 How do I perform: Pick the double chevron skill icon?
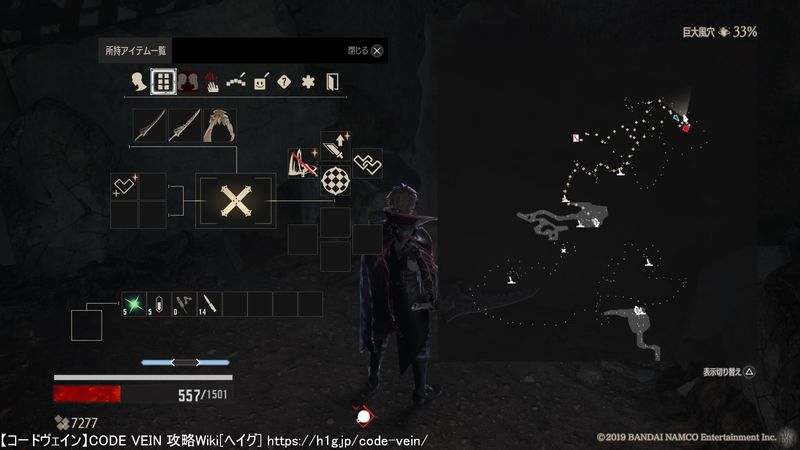(x=367, y=163)
